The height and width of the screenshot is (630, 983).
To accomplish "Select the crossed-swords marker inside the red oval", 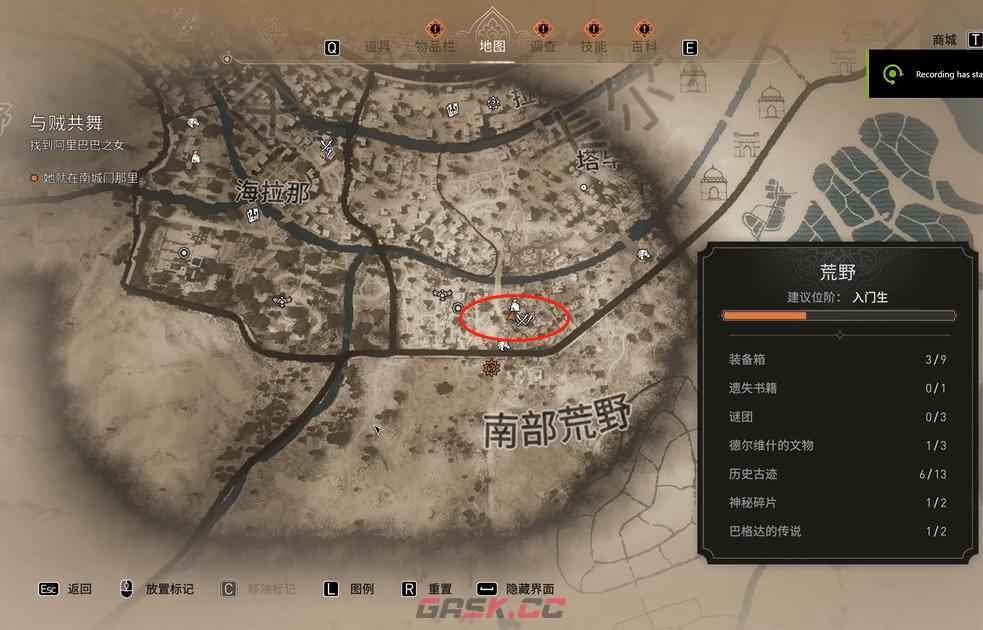I will point(527,319).
